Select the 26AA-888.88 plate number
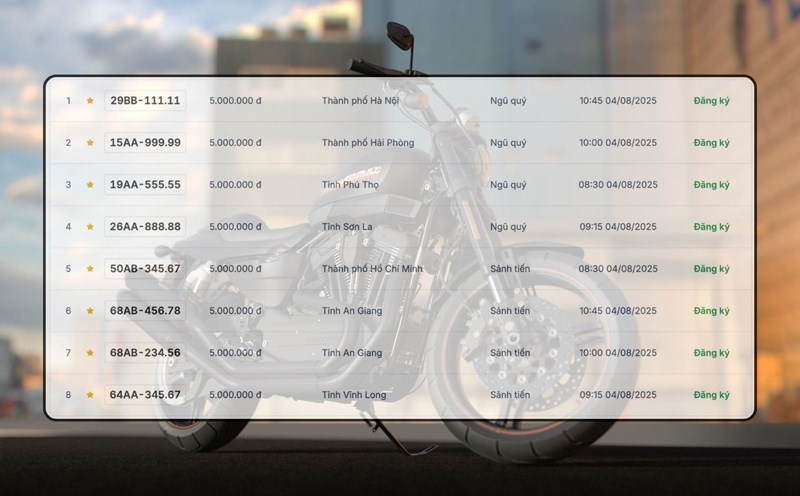The height and width of the screenshot is (496, 800). [145, 227]
